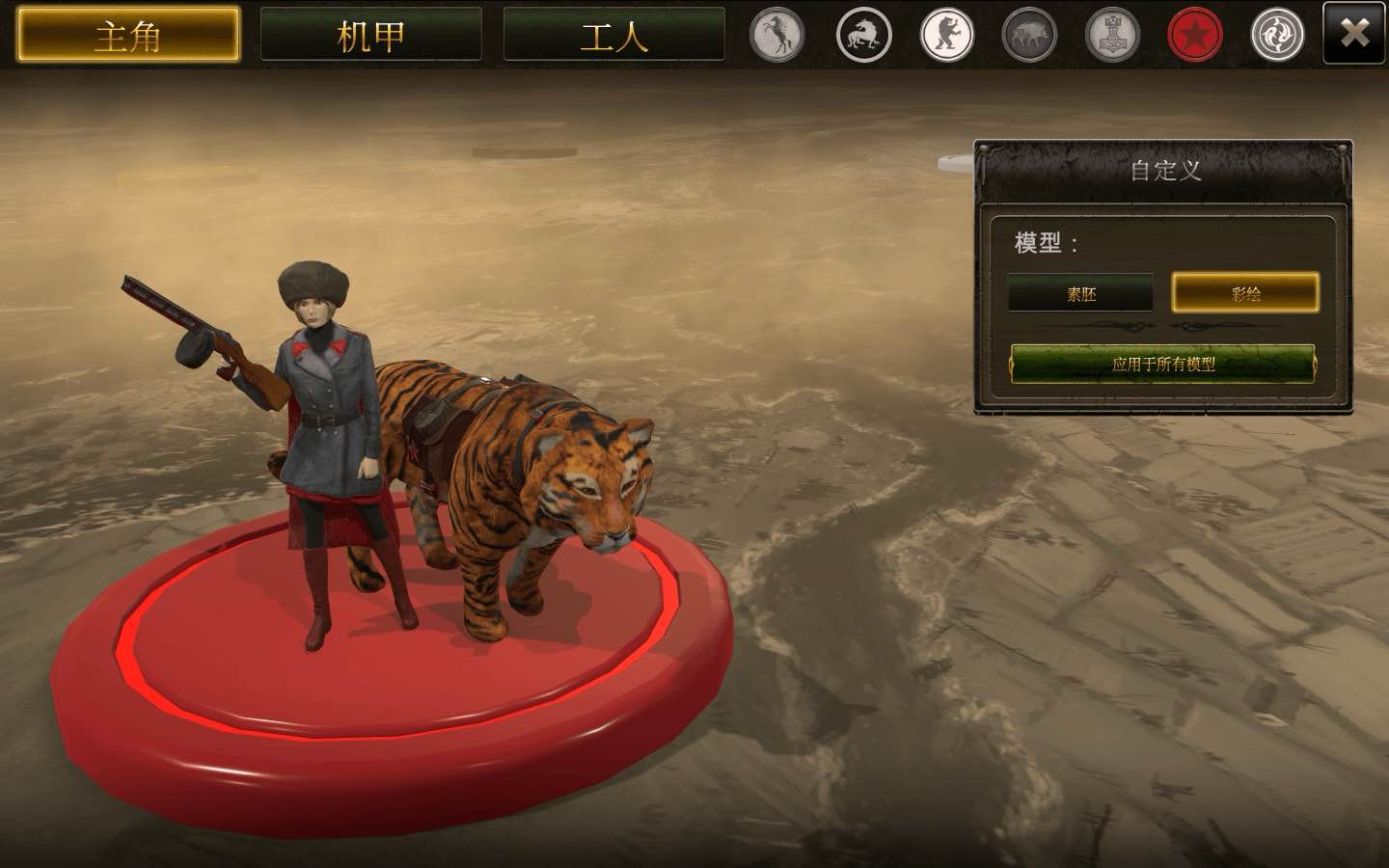Select the rearing horse faction emblem
The height and width of the screenshot is (868, 1389).
[x=777, y=35]
